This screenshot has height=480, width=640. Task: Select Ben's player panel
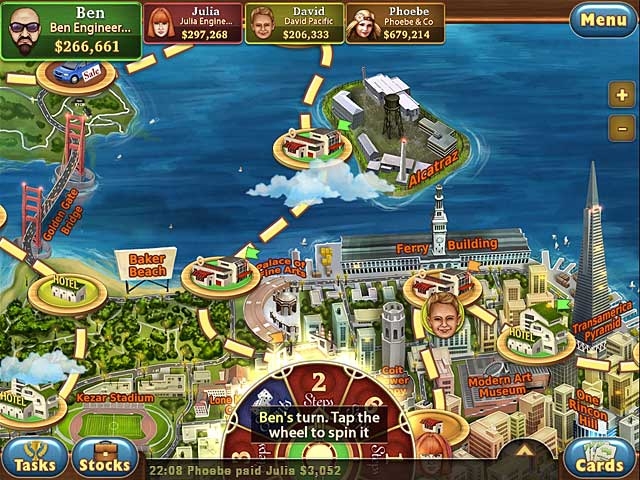[70, 30]
